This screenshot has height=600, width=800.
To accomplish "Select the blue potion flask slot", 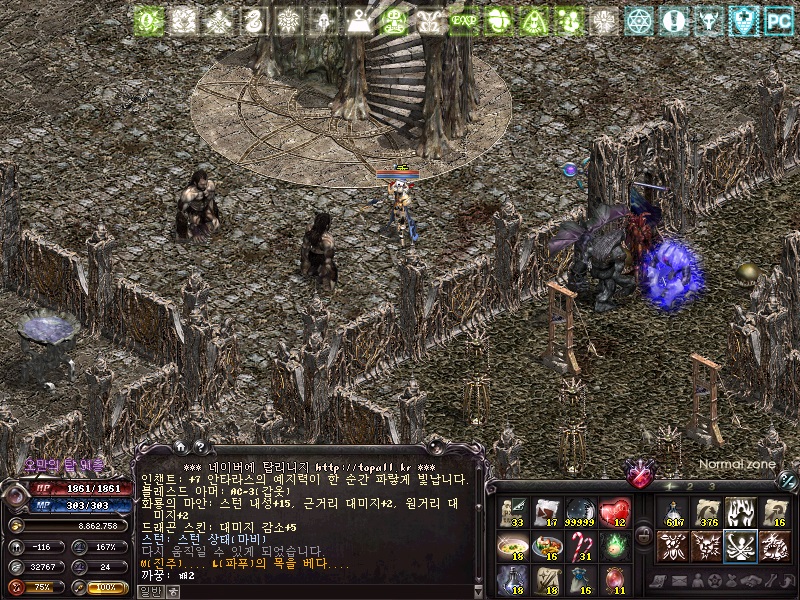I will [512, 580].
